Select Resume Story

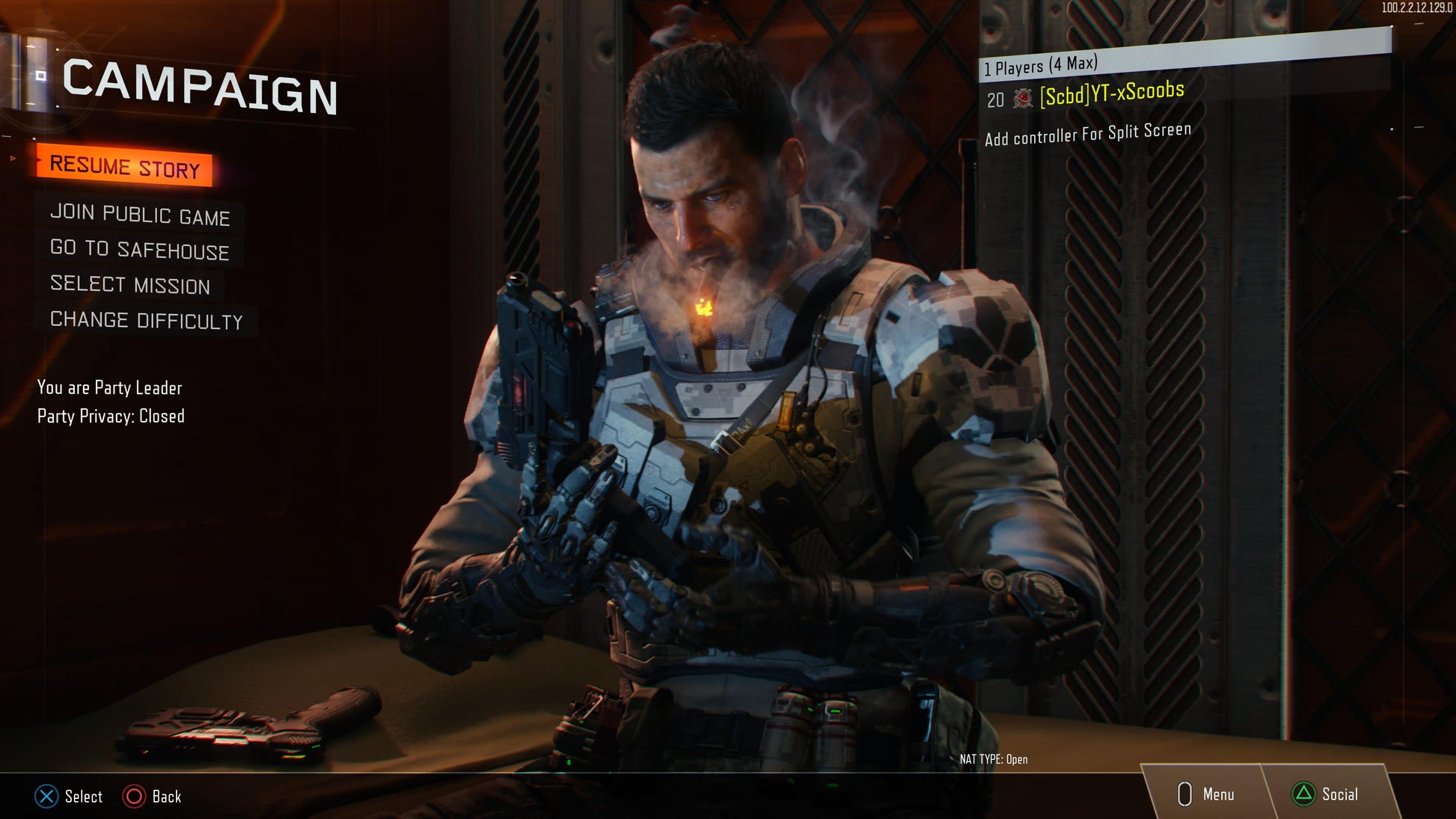[124, 166]
